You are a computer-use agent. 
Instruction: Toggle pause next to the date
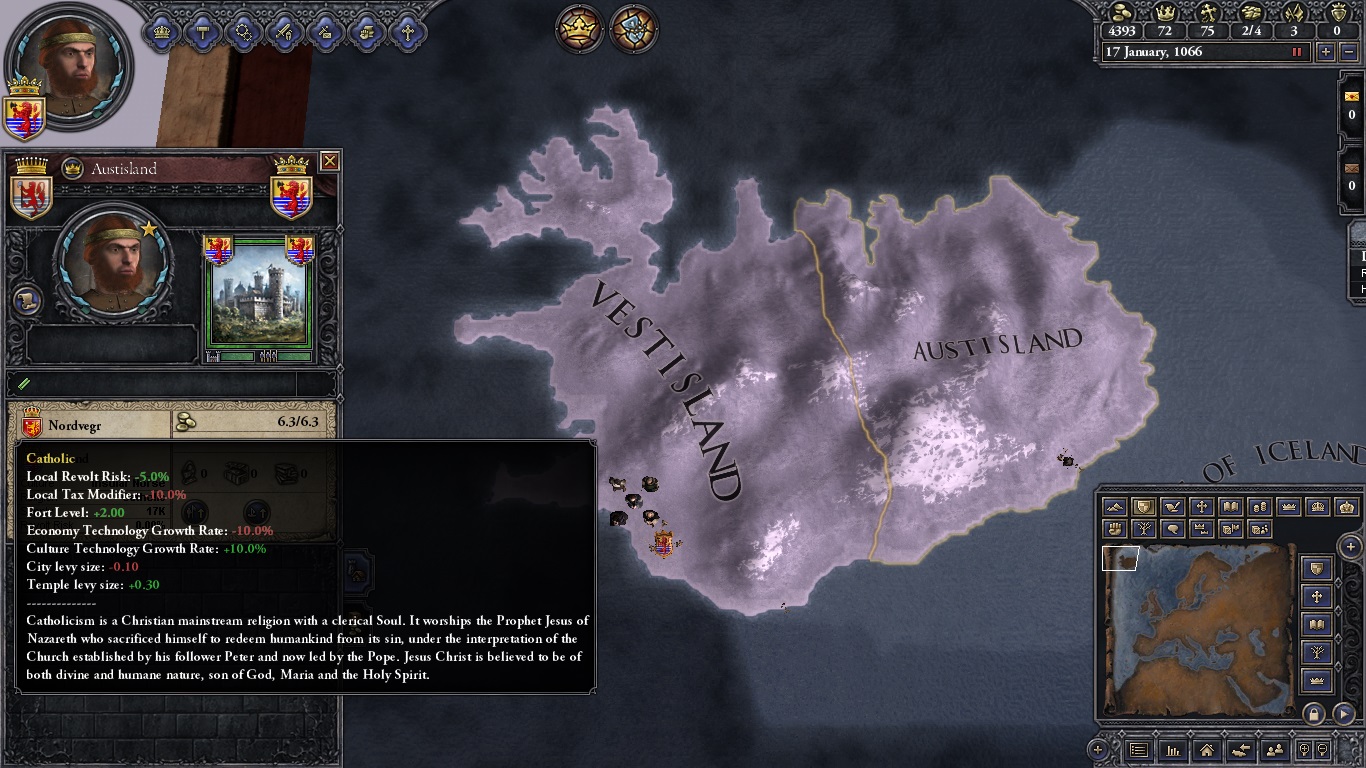coord(1298,52)
